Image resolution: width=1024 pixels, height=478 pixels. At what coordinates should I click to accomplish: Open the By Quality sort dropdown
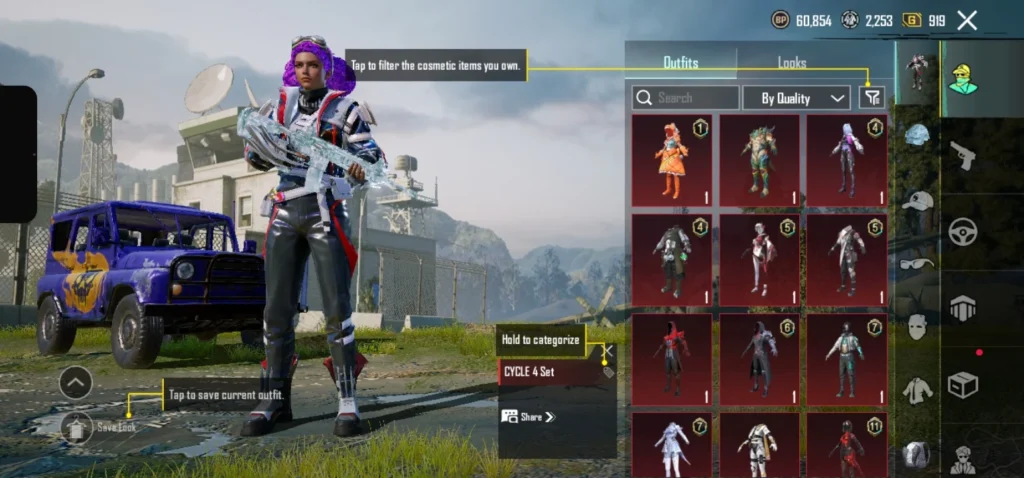[796, 98]
